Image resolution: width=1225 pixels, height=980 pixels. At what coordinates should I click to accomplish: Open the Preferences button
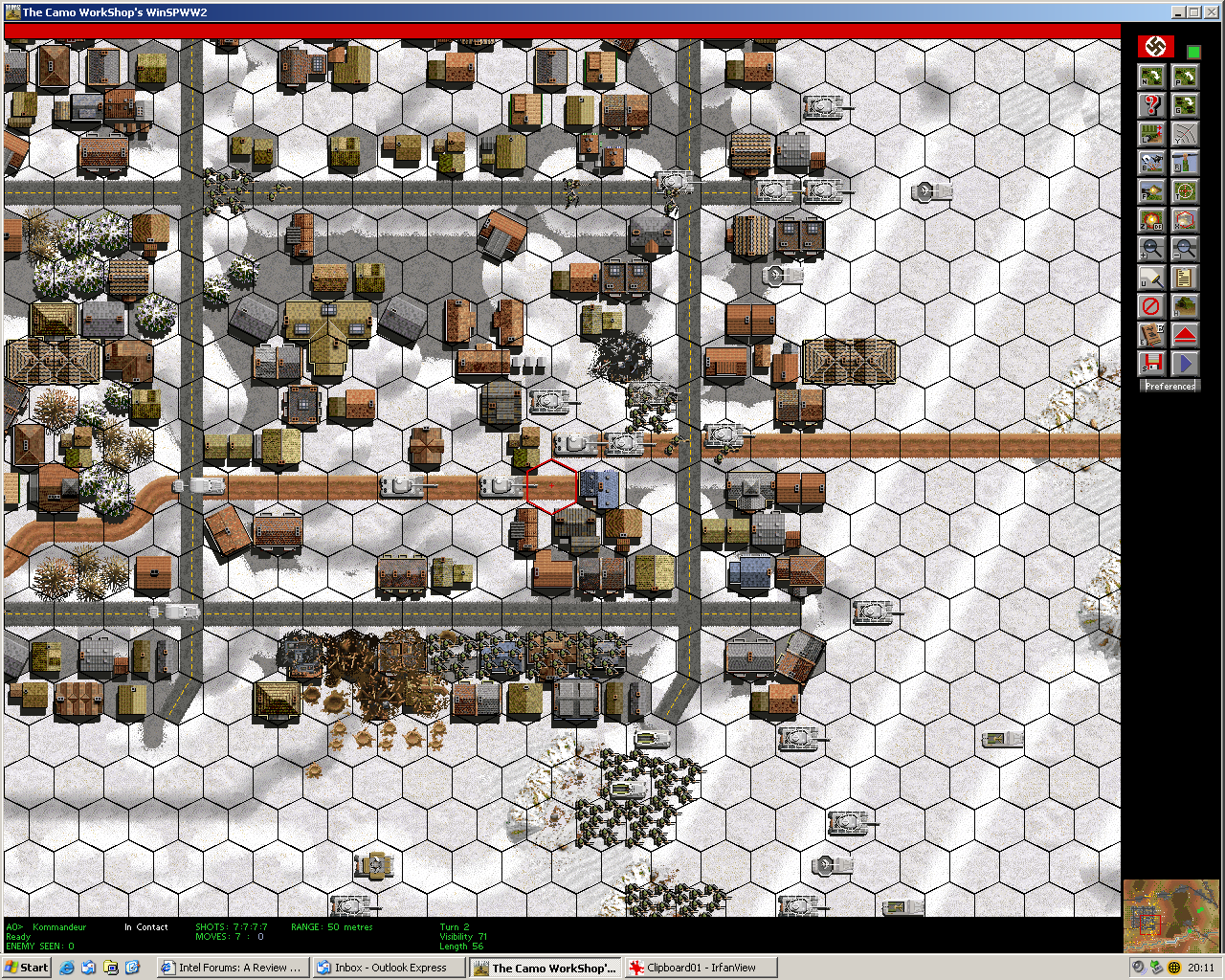[1169, 387]
